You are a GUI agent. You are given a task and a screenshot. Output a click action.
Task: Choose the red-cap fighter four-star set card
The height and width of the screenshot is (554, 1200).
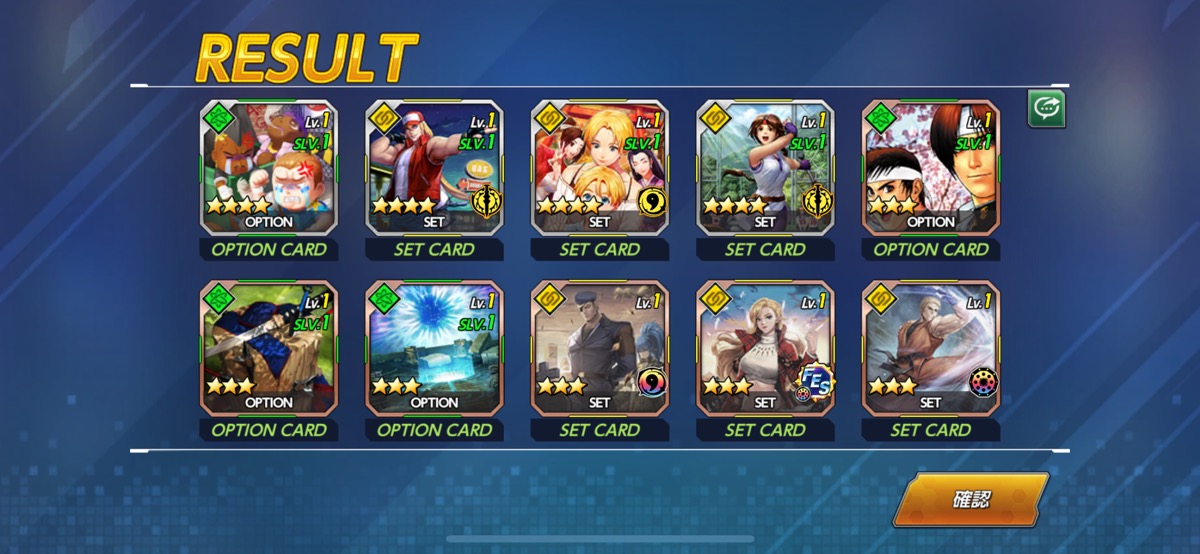434,168
